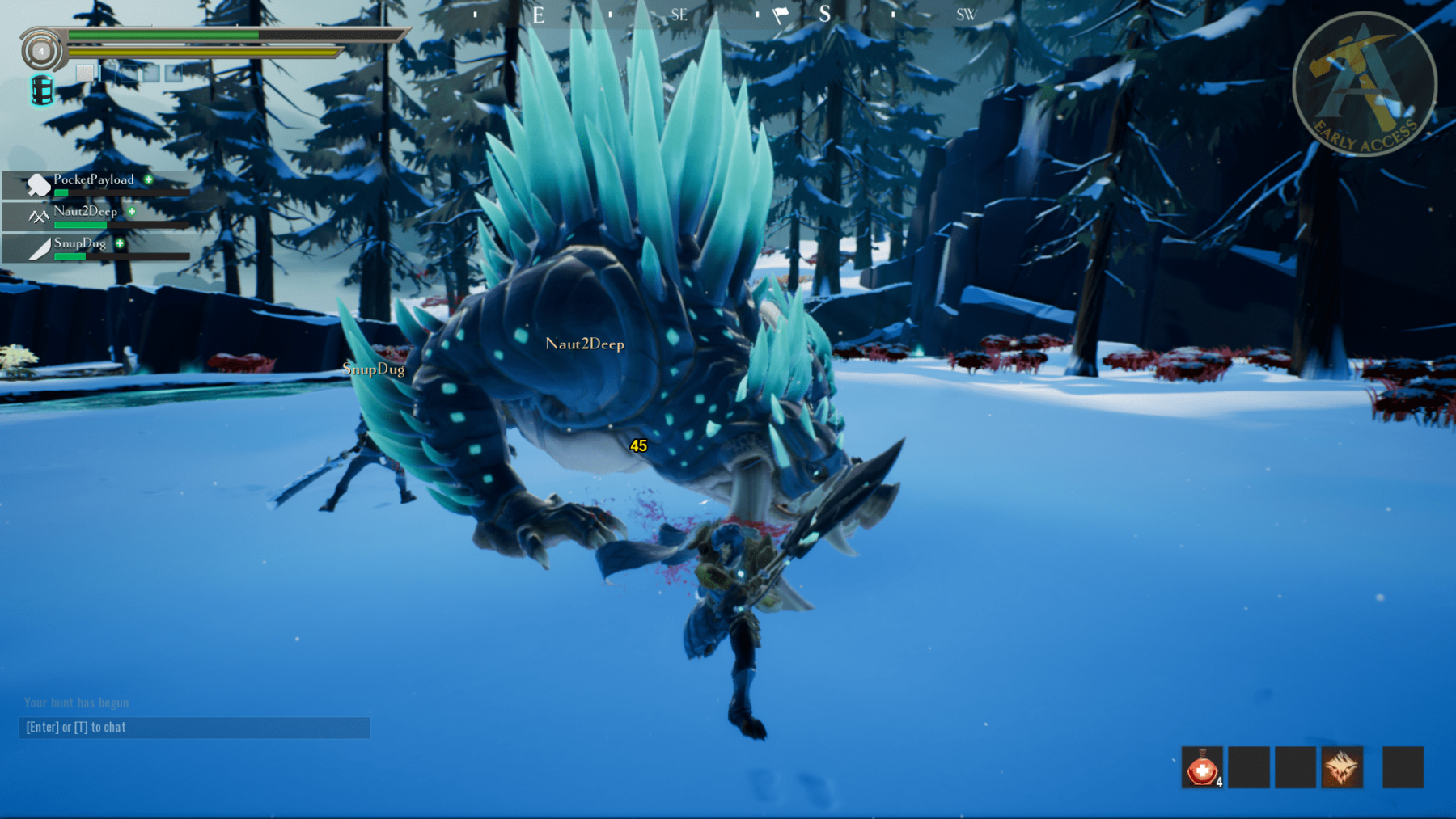Click the healing potion in the first consumable slot
The image size is (1456, 819).
1203,767
